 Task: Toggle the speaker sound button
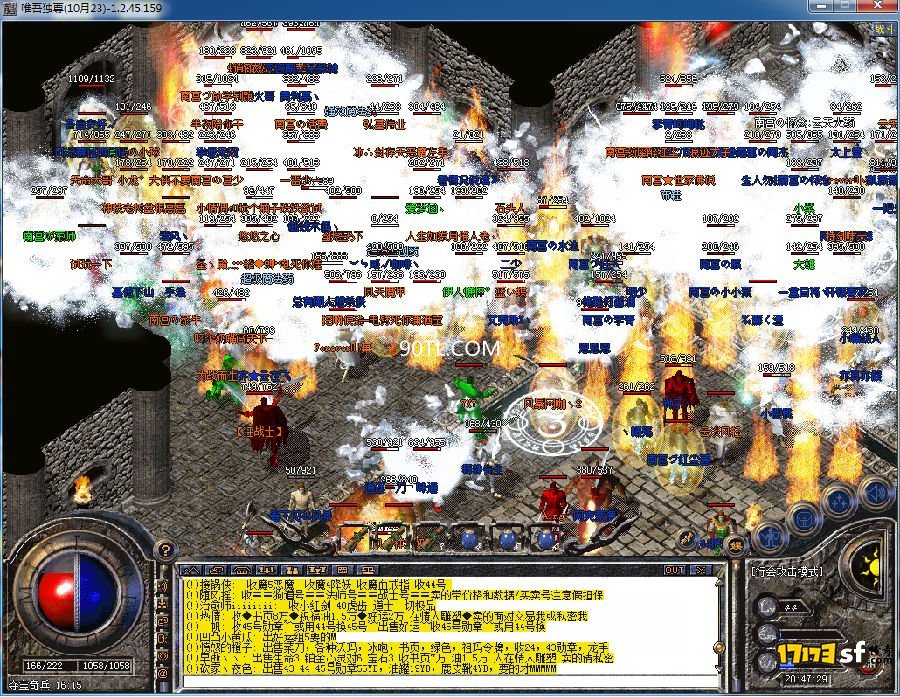click(x=876, y=491)
